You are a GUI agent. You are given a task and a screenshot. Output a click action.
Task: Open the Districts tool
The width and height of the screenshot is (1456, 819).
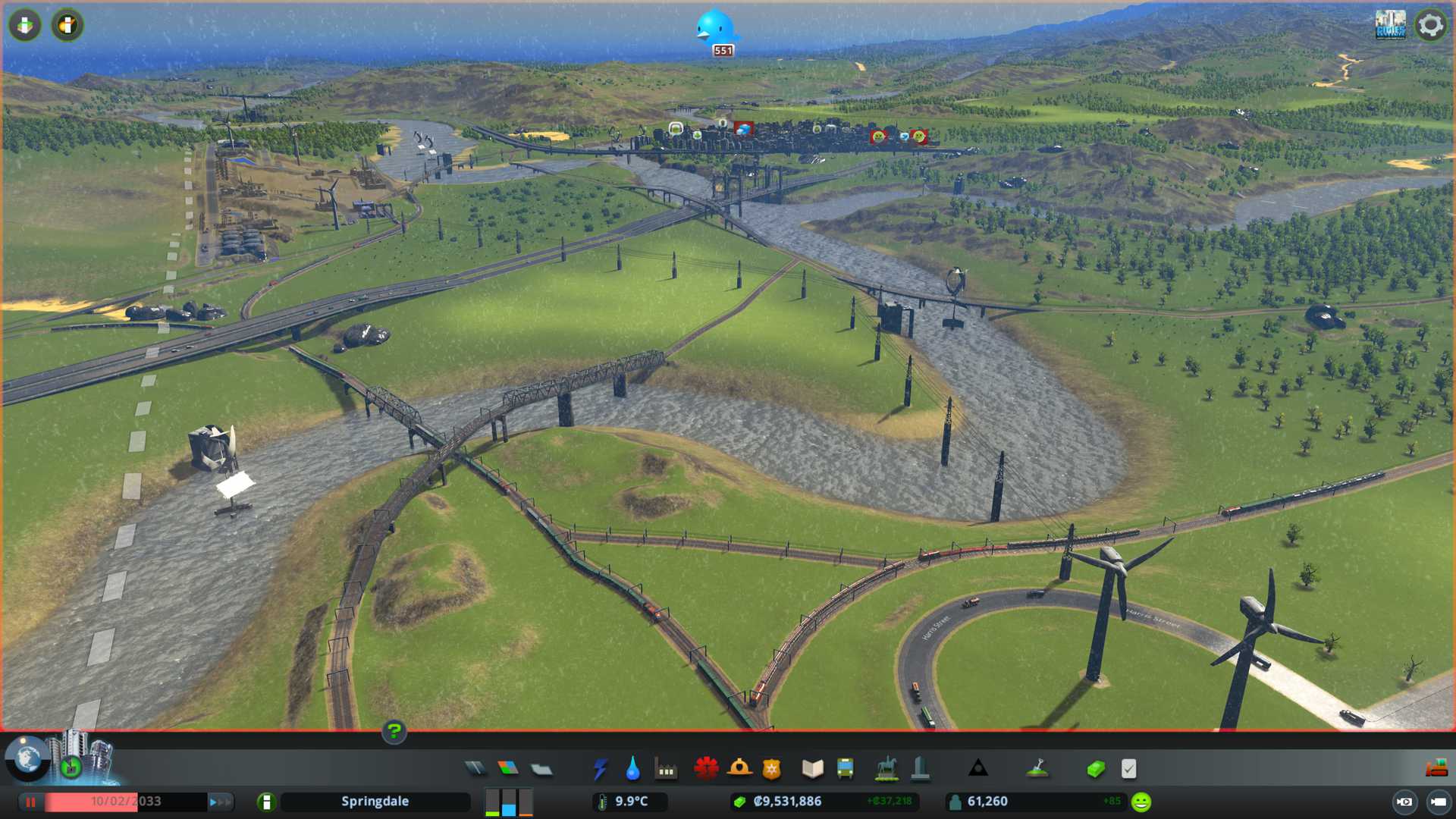click(541, 769)
